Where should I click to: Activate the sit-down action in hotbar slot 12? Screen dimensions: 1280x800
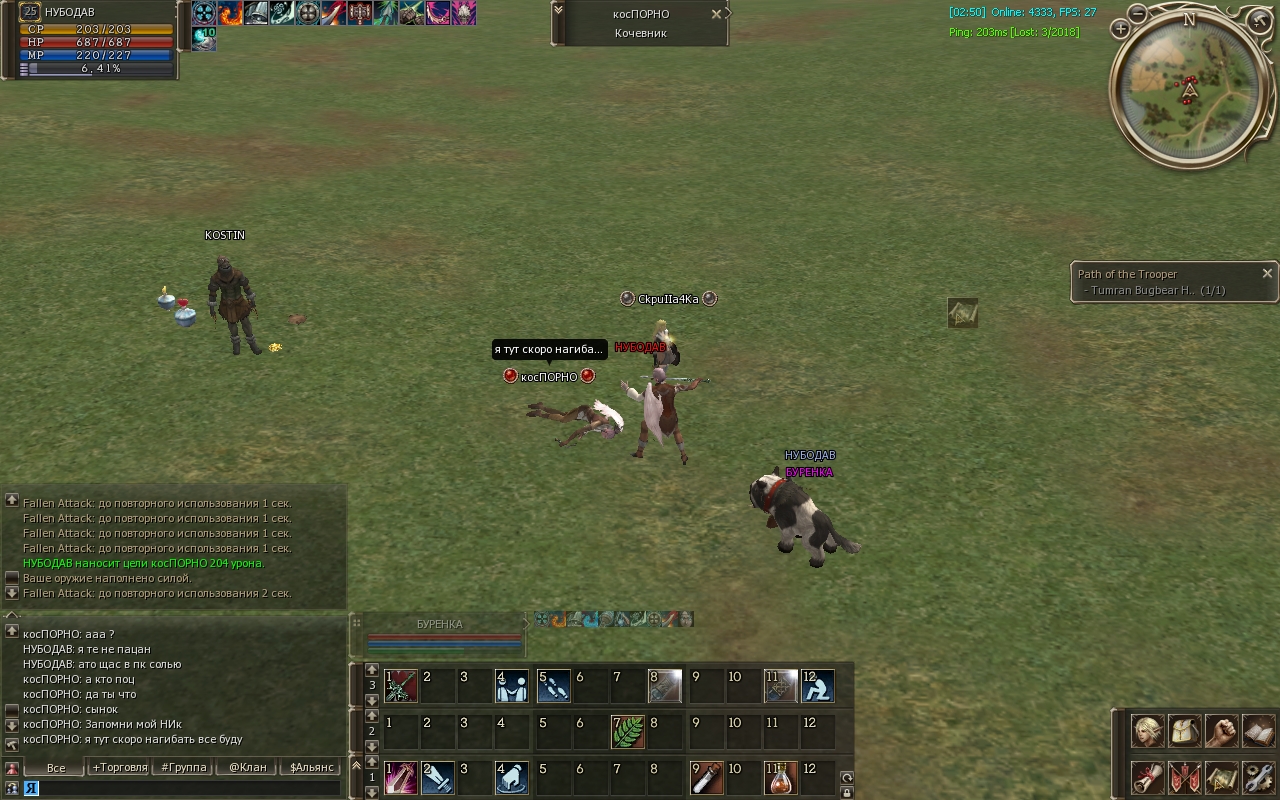coord(817,686)
